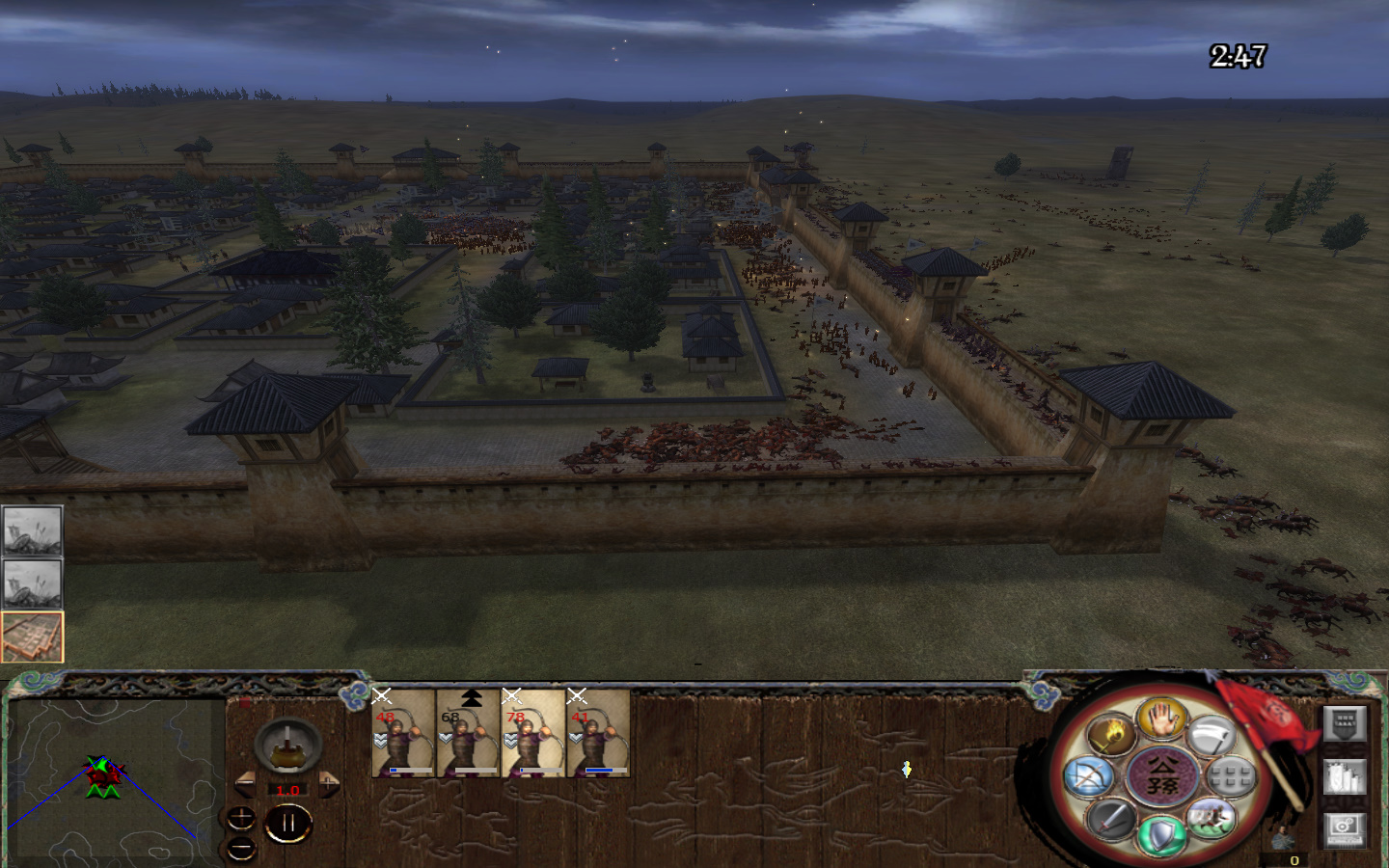Zoom in the minimap with the plus button
This screenshot has width=1389, height=868.
pos(241,818)
